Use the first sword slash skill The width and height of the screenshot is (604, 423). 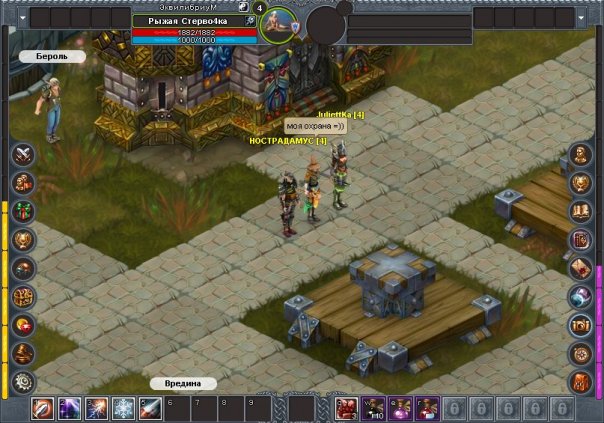coord(43,408)
